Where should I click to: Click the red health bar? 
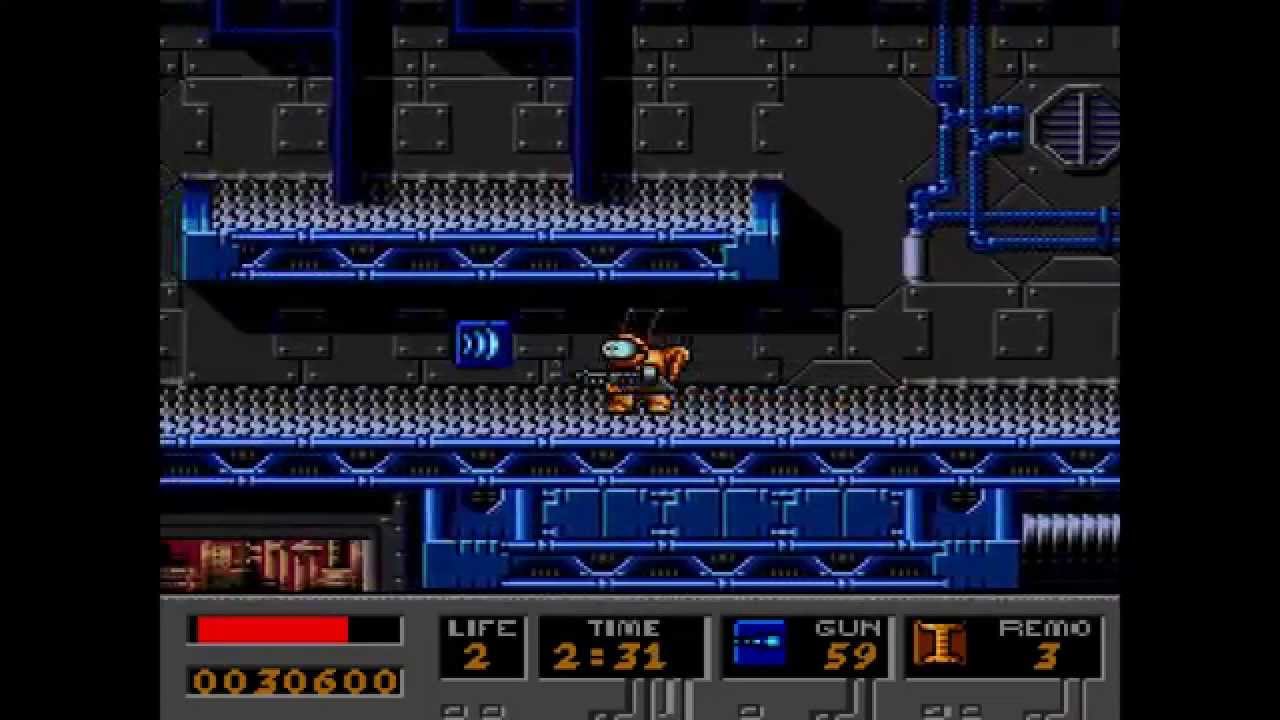[270, 628]
